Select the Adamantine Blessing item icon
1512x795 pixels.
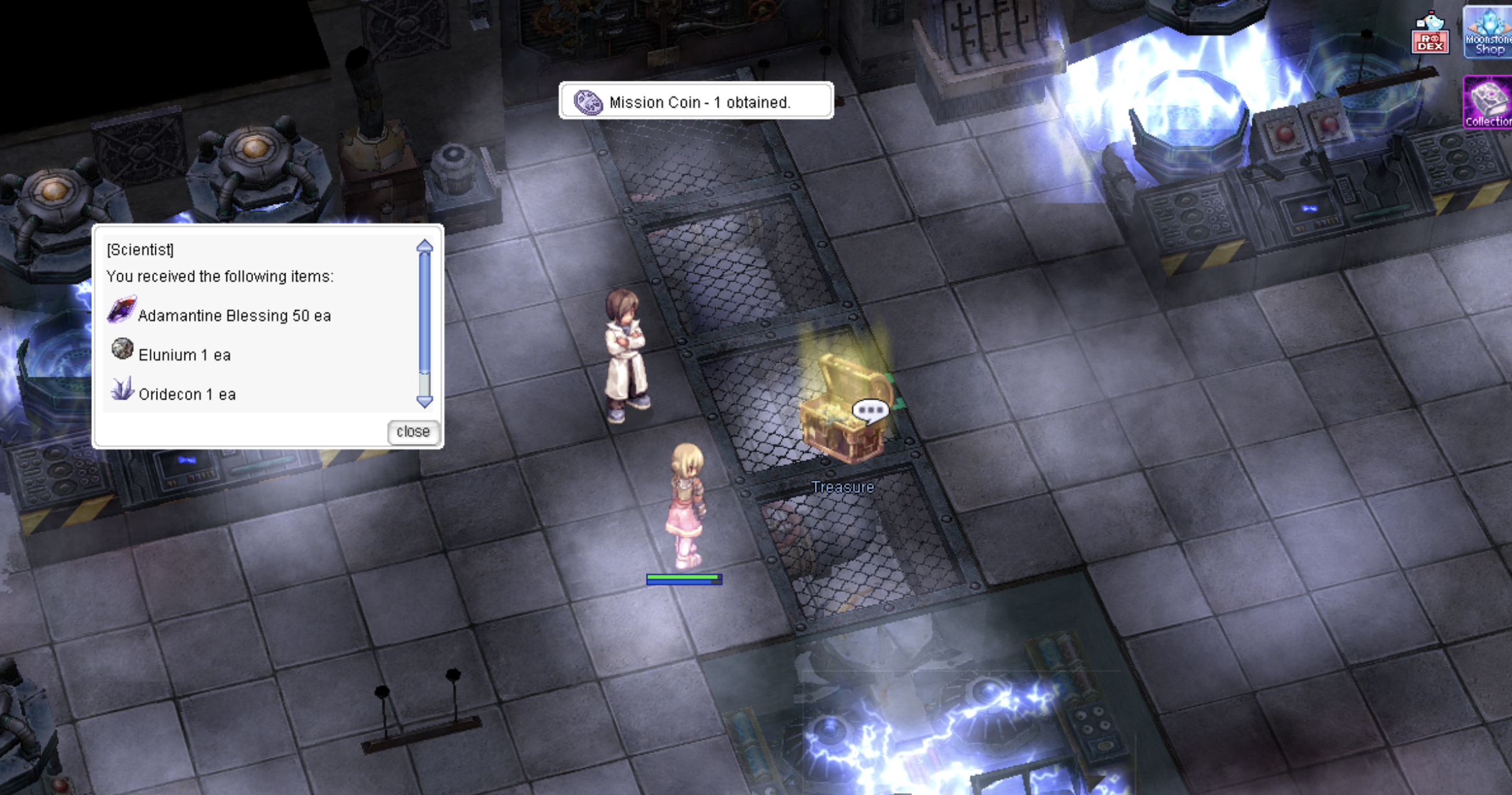122,310
